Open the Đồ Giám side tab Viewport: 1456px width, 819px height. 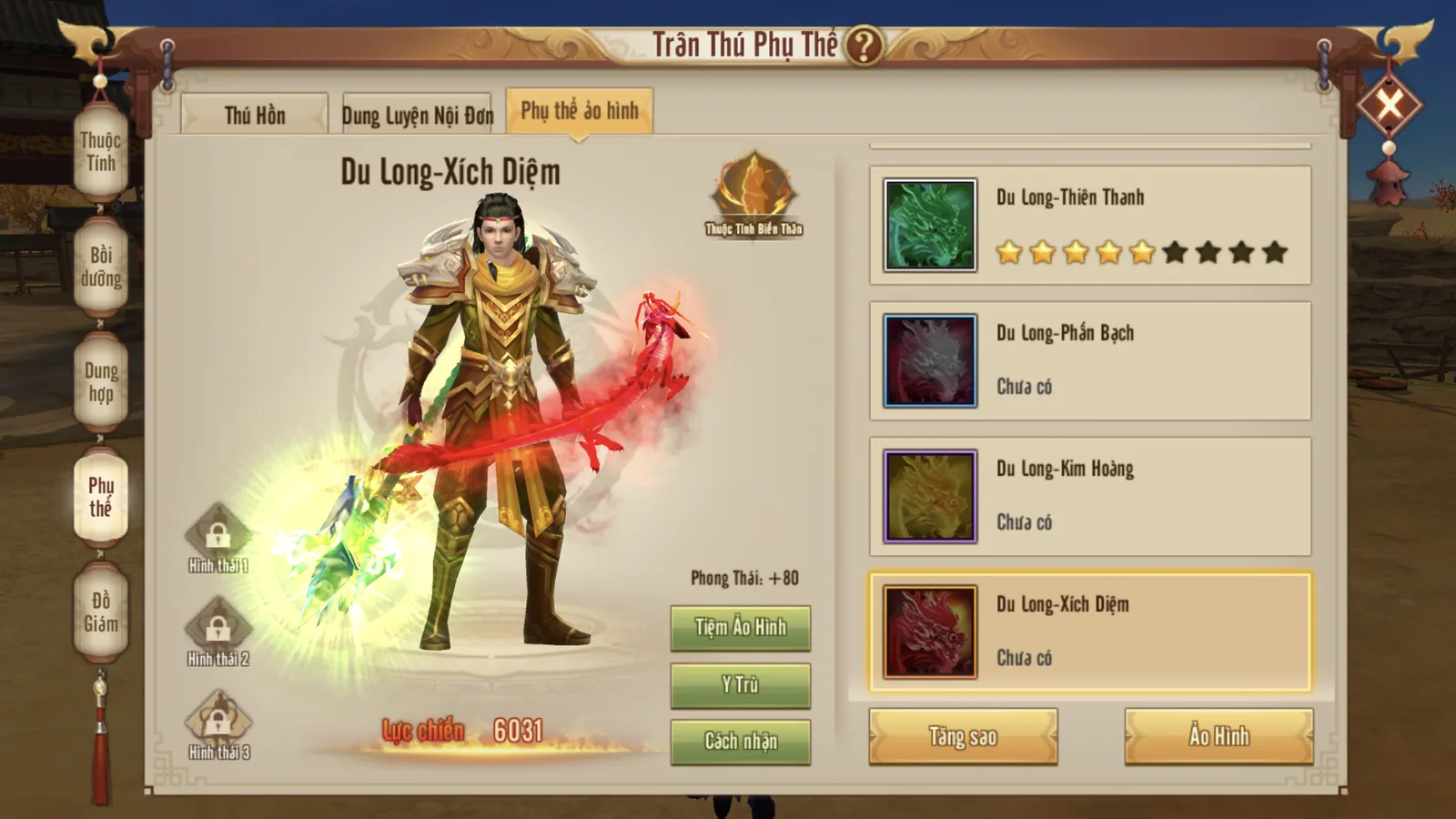[100, 612]
